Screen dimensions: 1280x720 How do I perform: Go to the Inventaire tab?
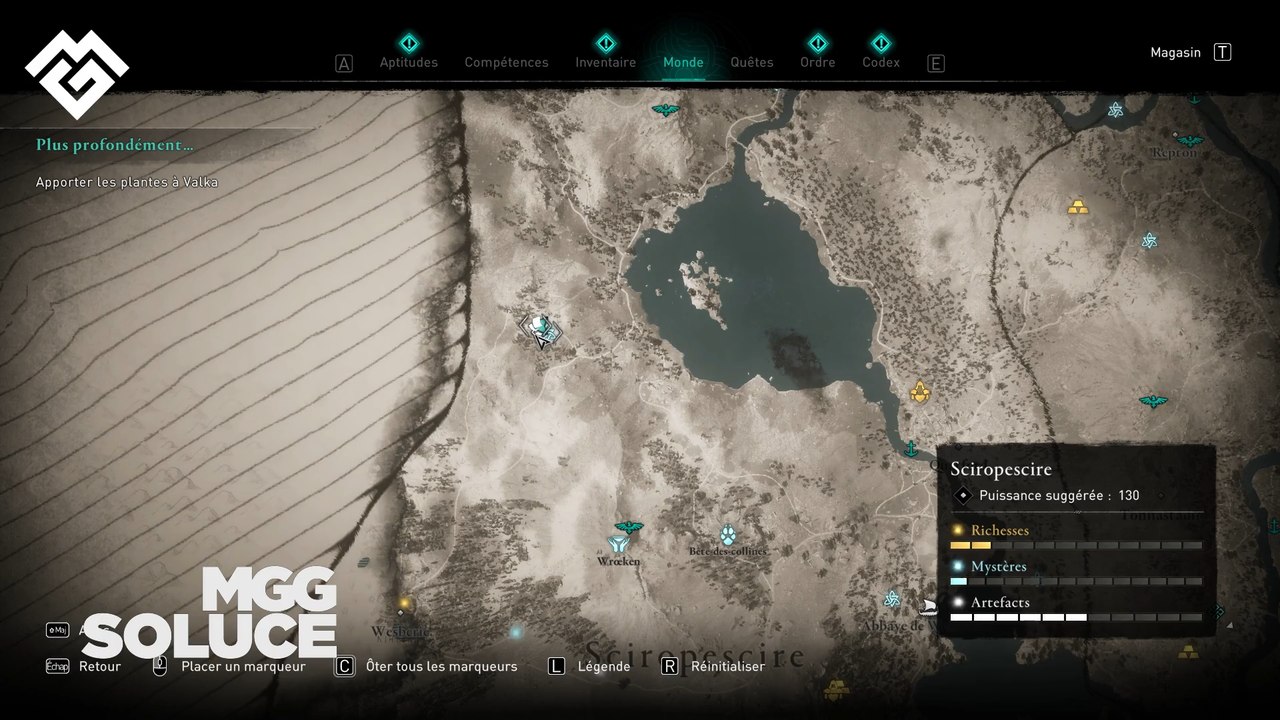point(605,62)
